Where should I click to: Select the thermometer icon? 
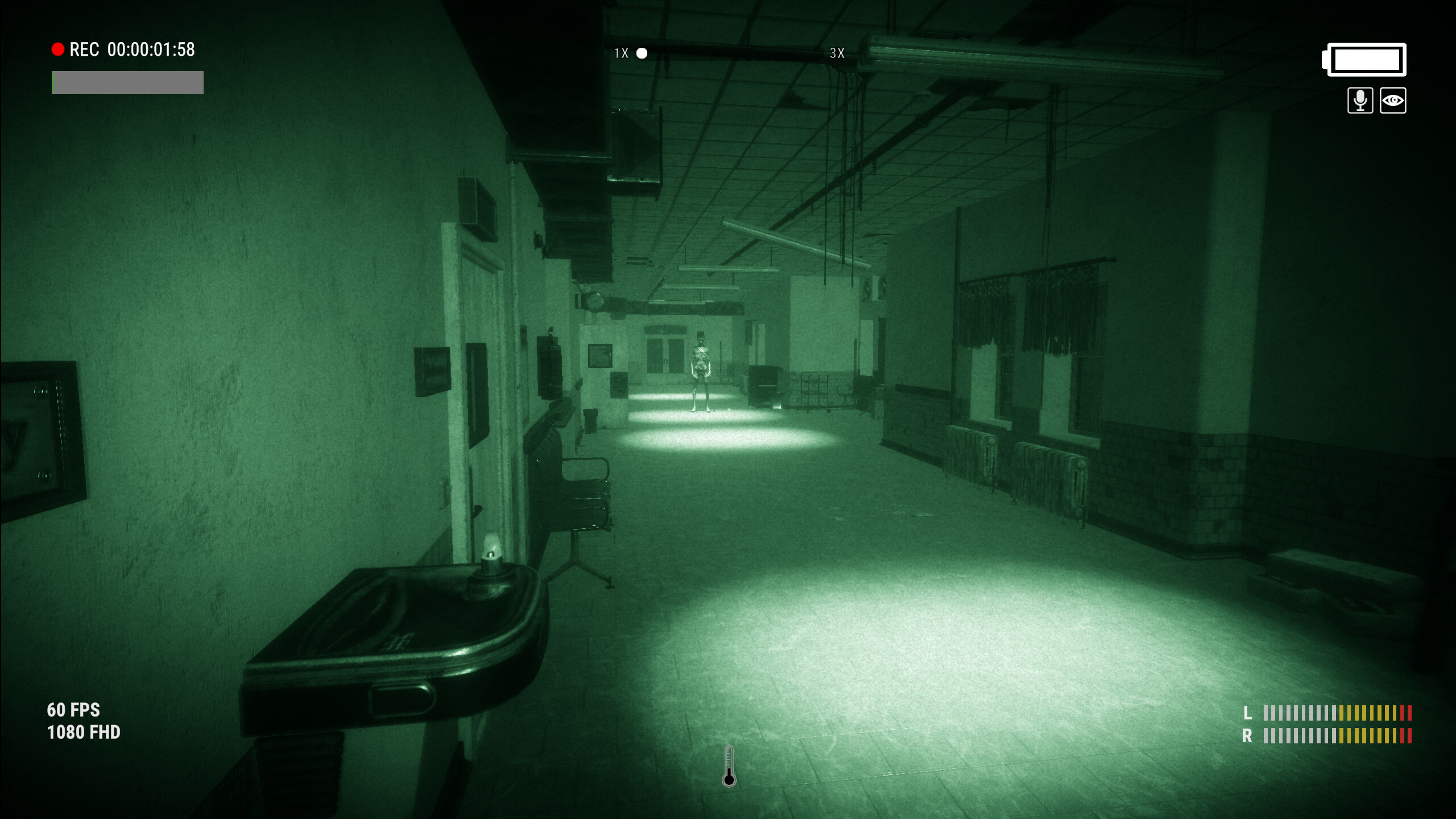coord(729,767)
